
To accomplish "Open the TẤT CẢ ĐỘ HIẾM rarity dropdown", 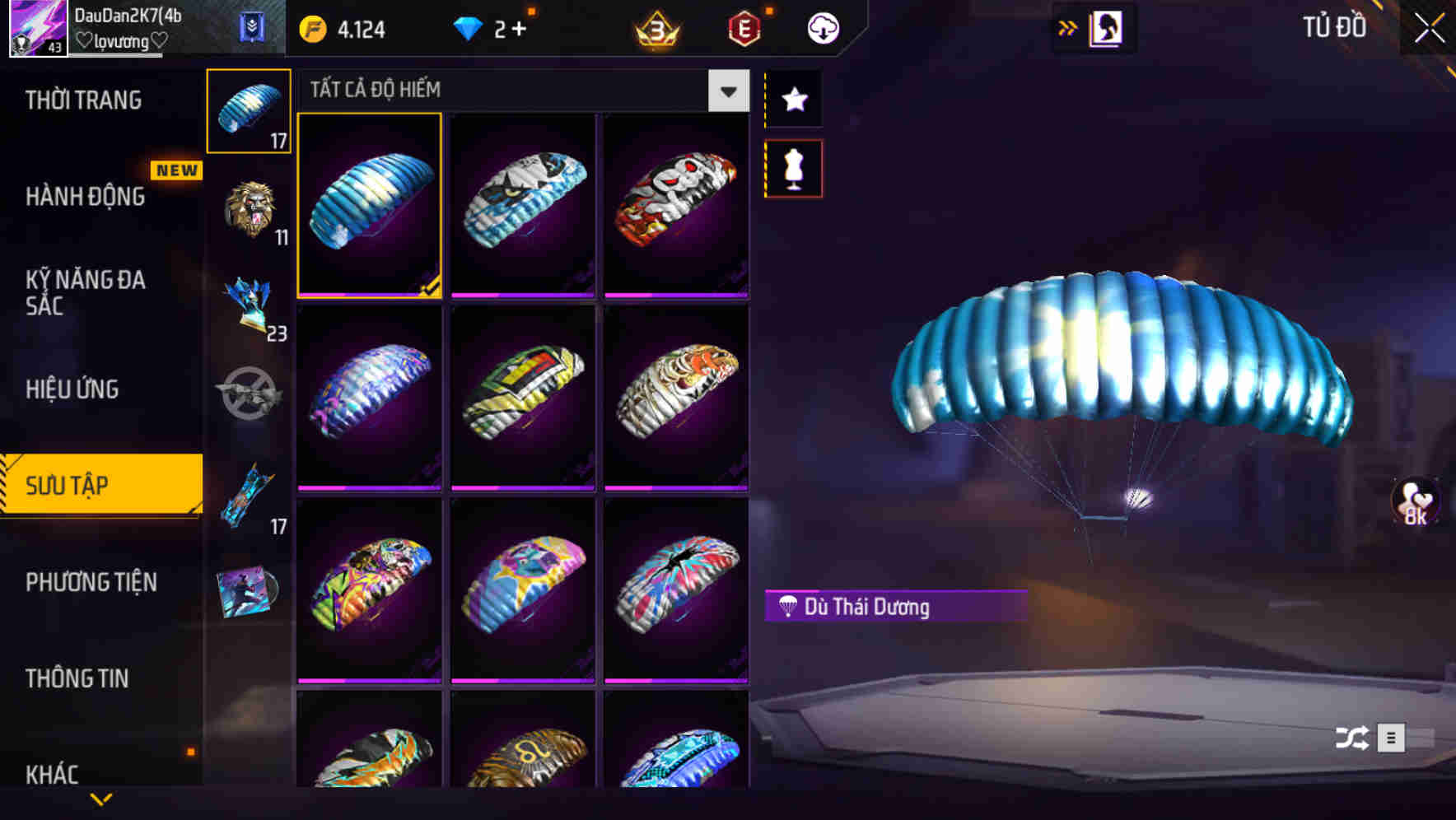I will click(x=726, y=91).
